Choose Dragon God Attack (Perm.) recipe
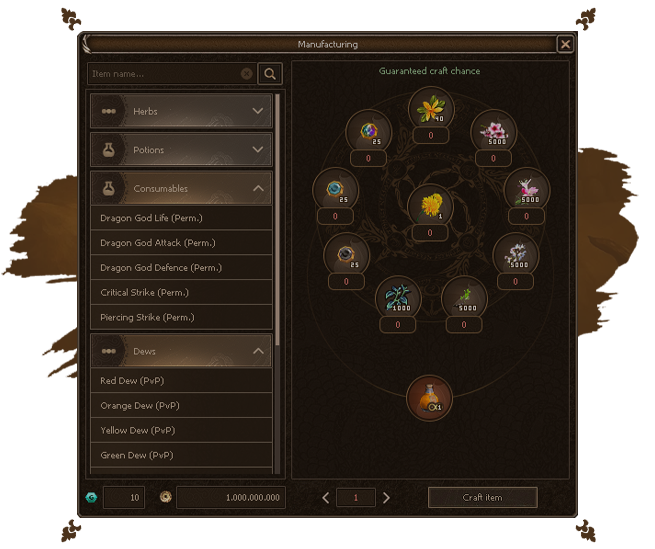655x549 pixels. click(181, 243)
